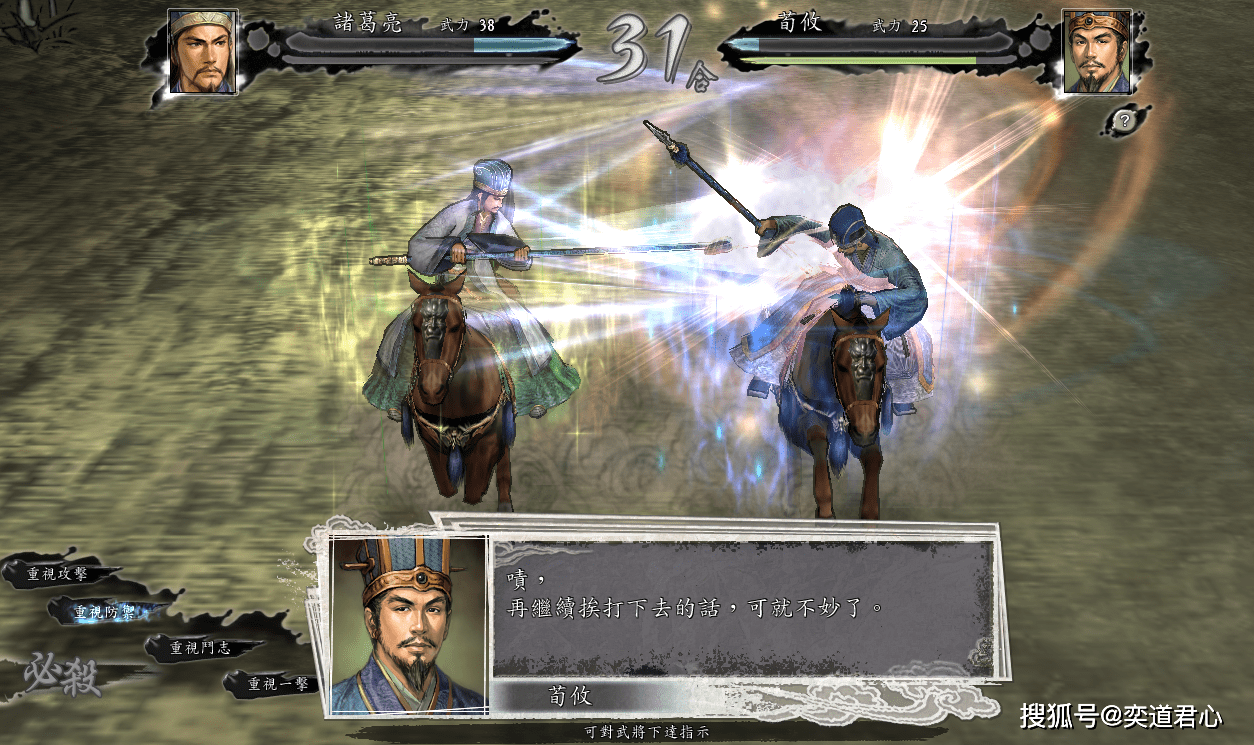
Task: Activate the 必殺 special kill move
Action: click(x=62, y=676)
